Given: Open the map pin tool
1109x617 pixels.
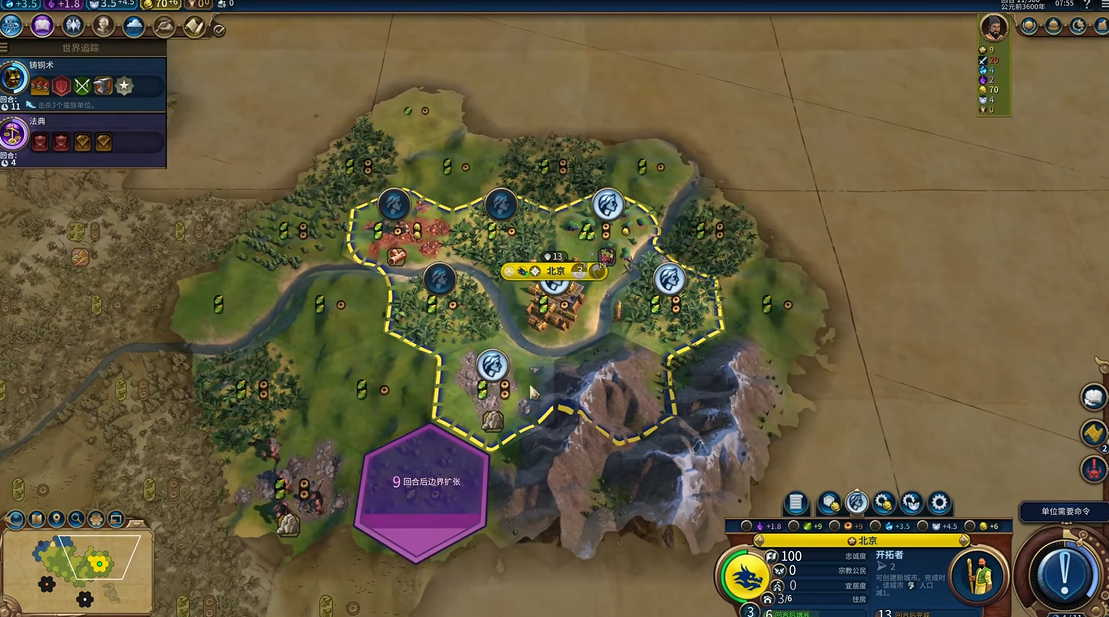Looking at the screenshot, I should [x=56, y=519].
